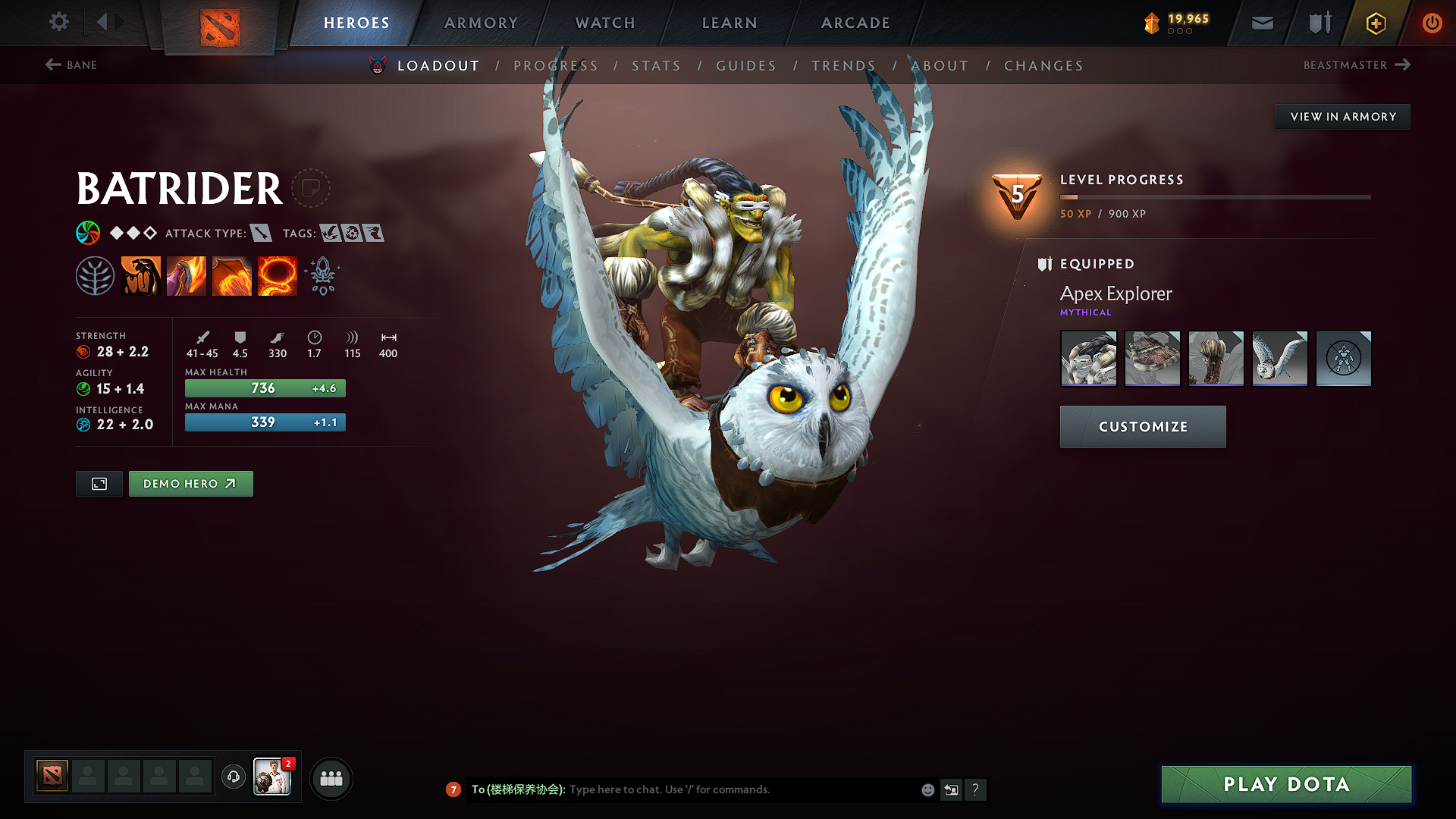Screen dimensions: 1456x819
Task: Expand the hero model fullscreen view
Action: pyautogui.click(x=99, y=484)
